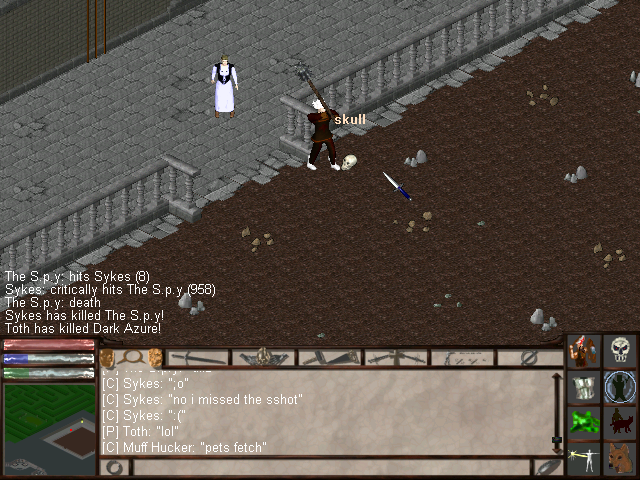Click the brown dog head icon

(x=621, y=457)
